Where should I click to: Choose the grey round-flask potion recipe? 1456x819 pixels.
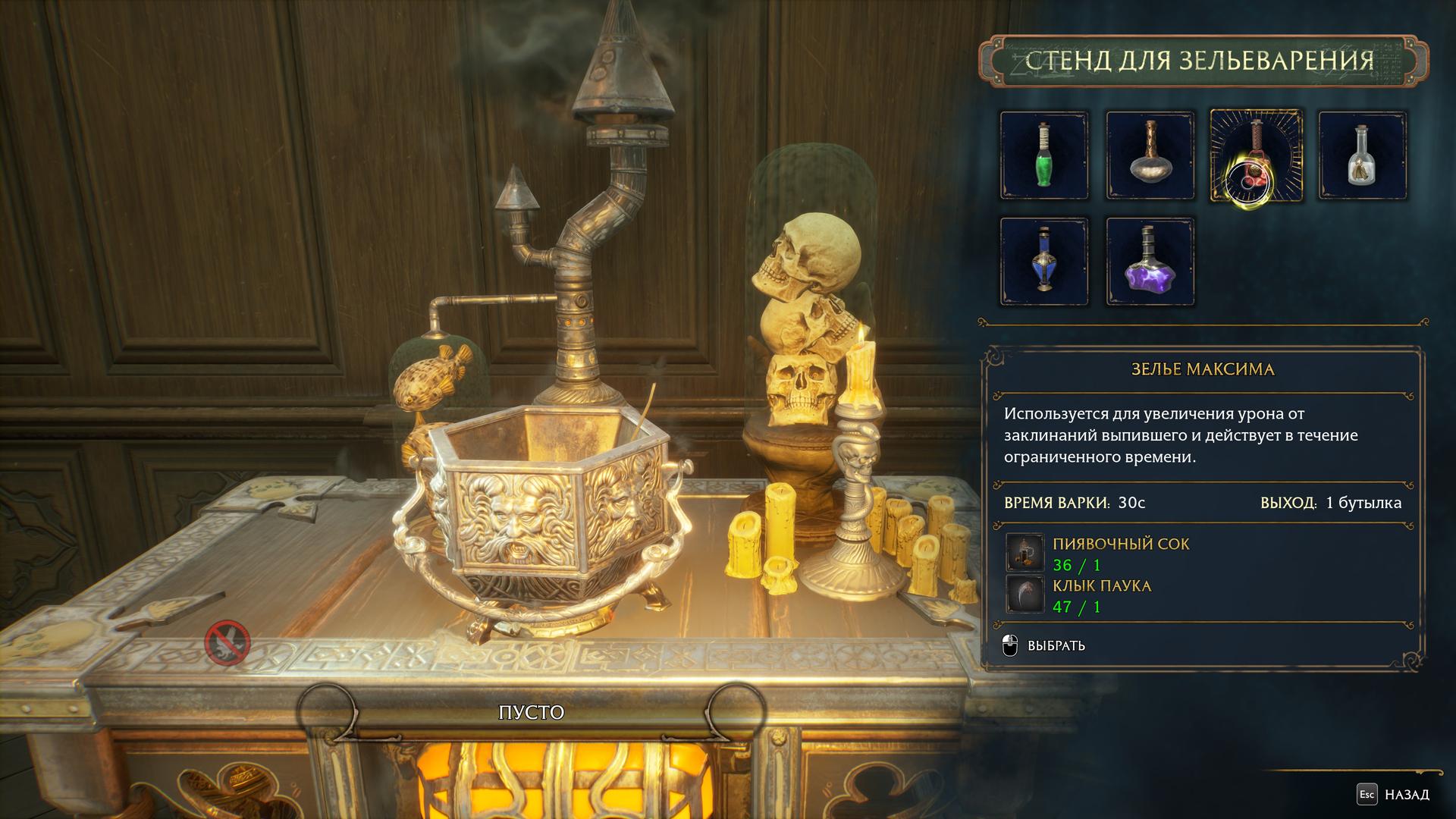(x=1150, y=155)
